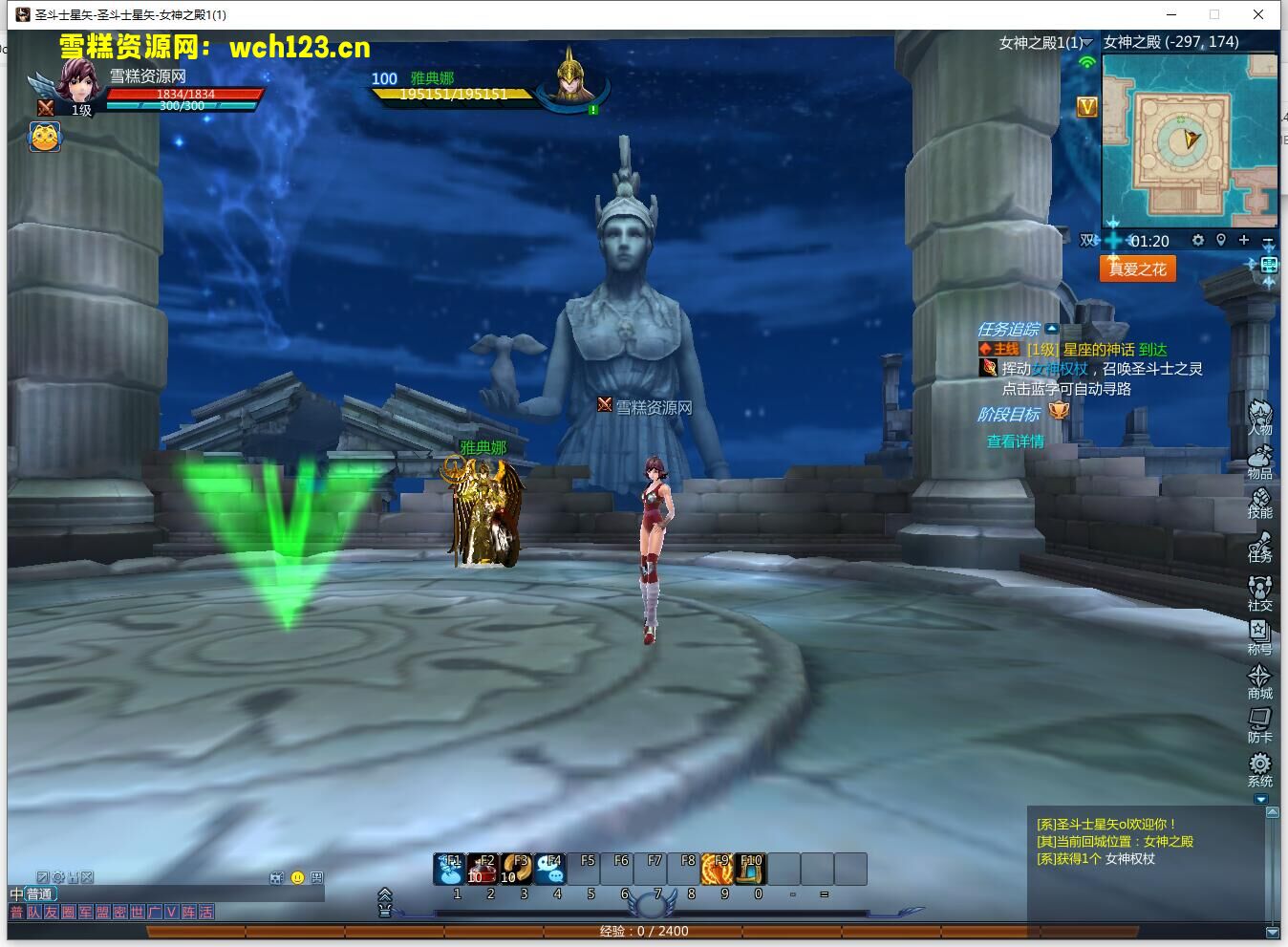
Task: Open the 人物 character panel
Action: point(1259,418)
